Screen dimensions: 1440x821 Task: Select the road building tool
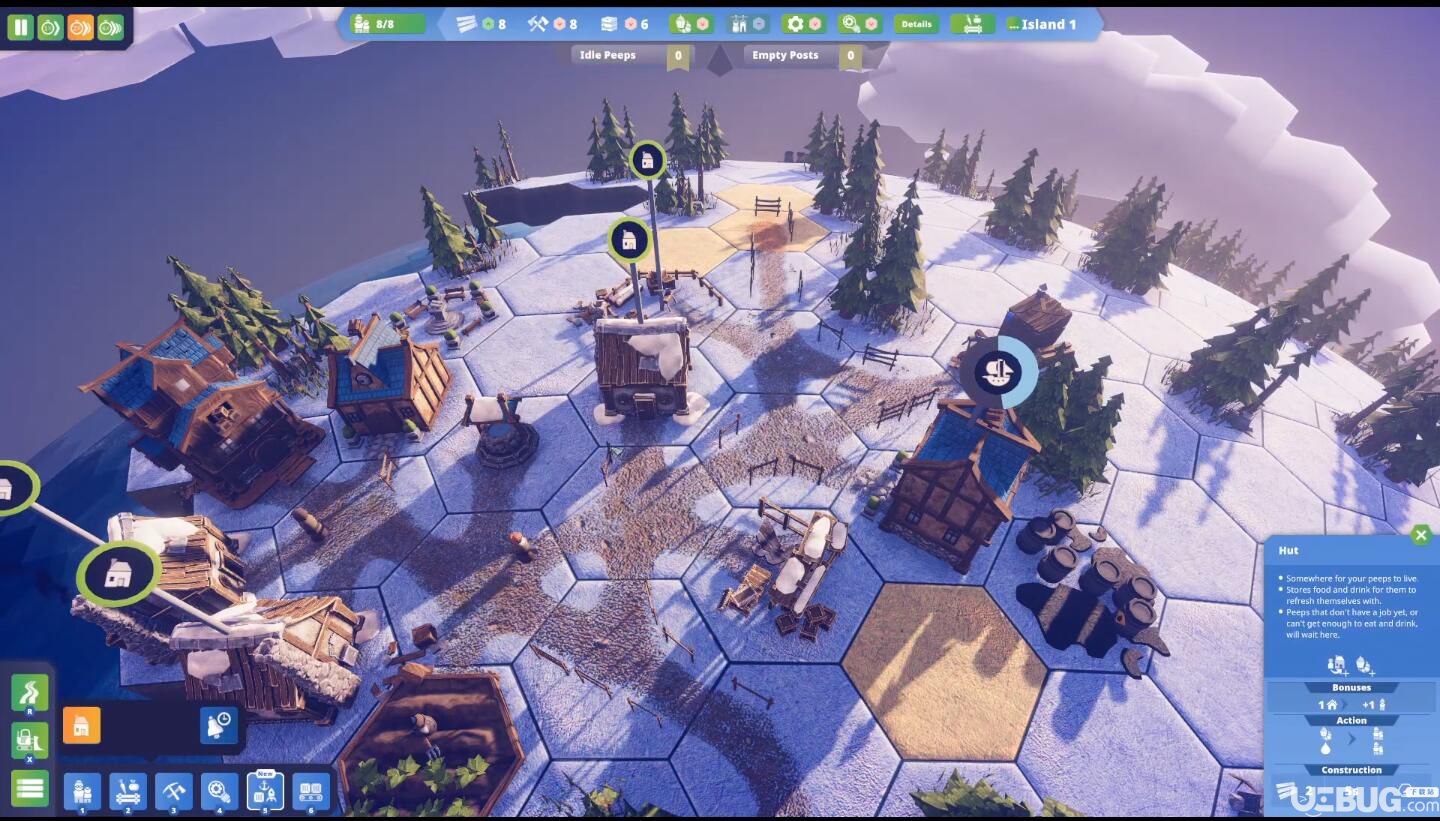(x=29, y=692)
